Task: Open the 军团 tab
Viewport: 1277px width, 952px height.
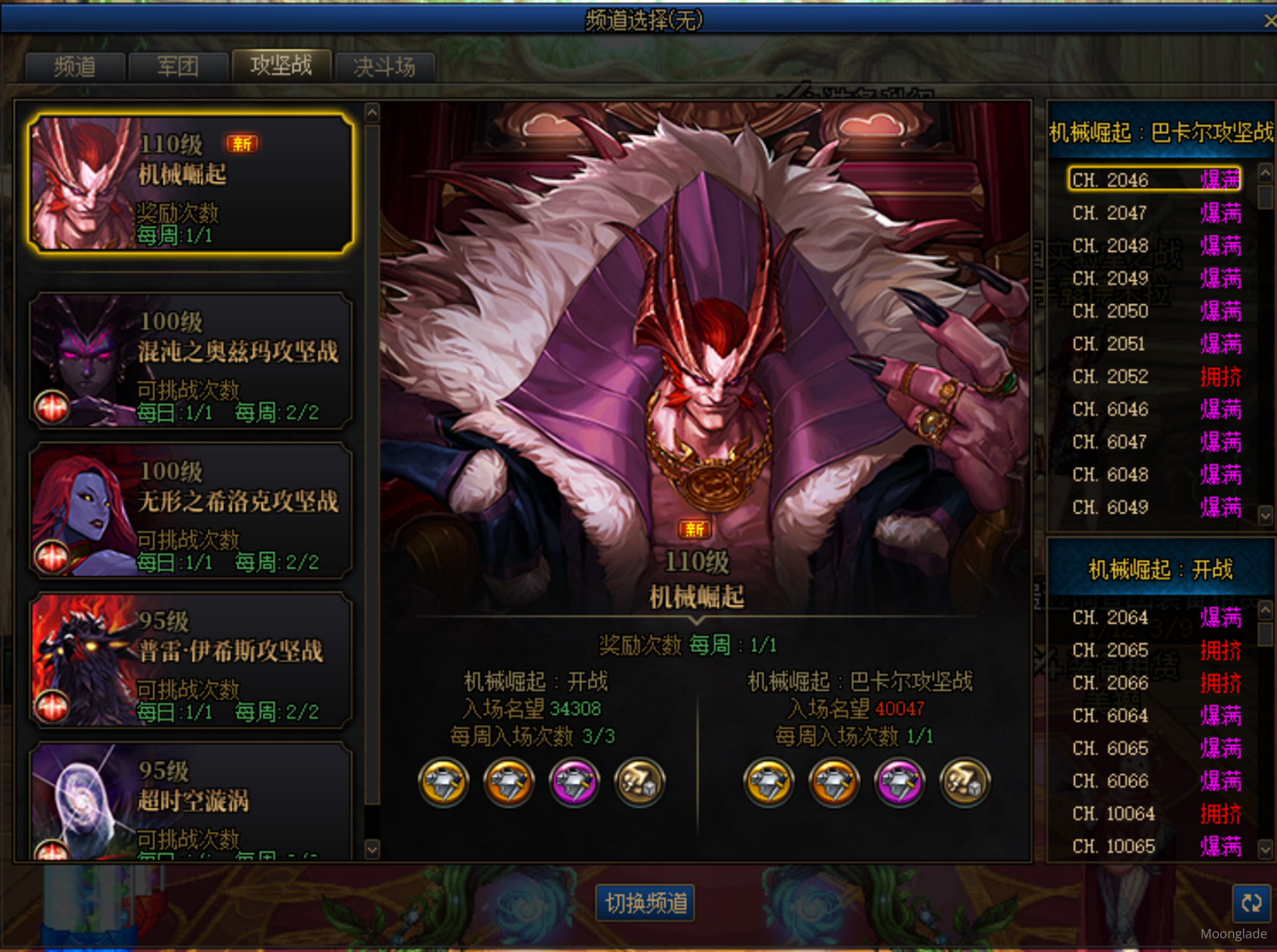Action: (x=178, y=66)
